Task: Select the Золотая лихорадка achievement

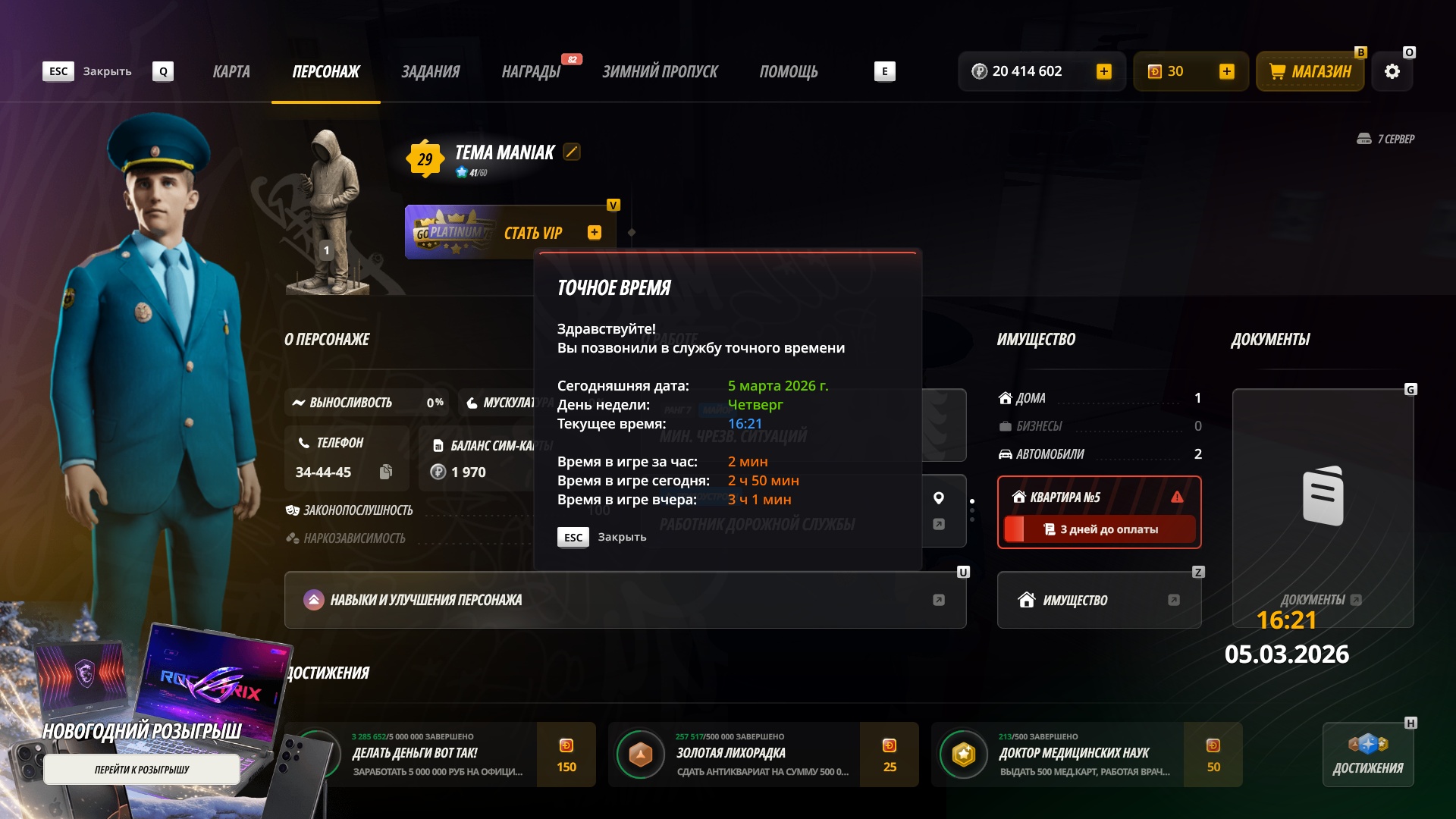Action: pos(763,755)
